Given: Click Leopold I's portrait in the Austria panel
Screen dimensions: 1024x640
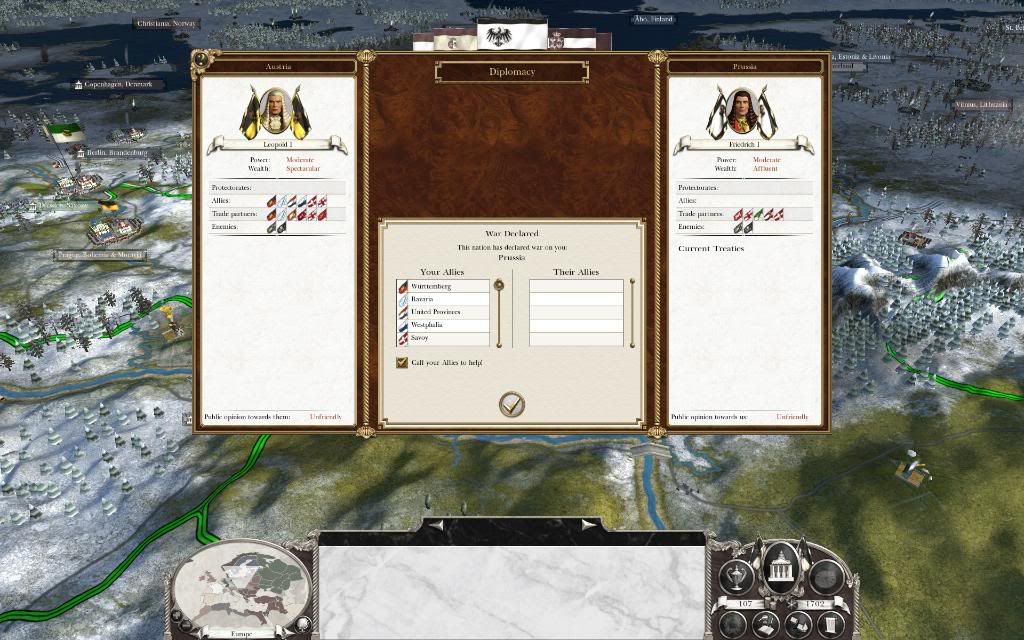Looking at the screenshot, I should tap(277, 112).
